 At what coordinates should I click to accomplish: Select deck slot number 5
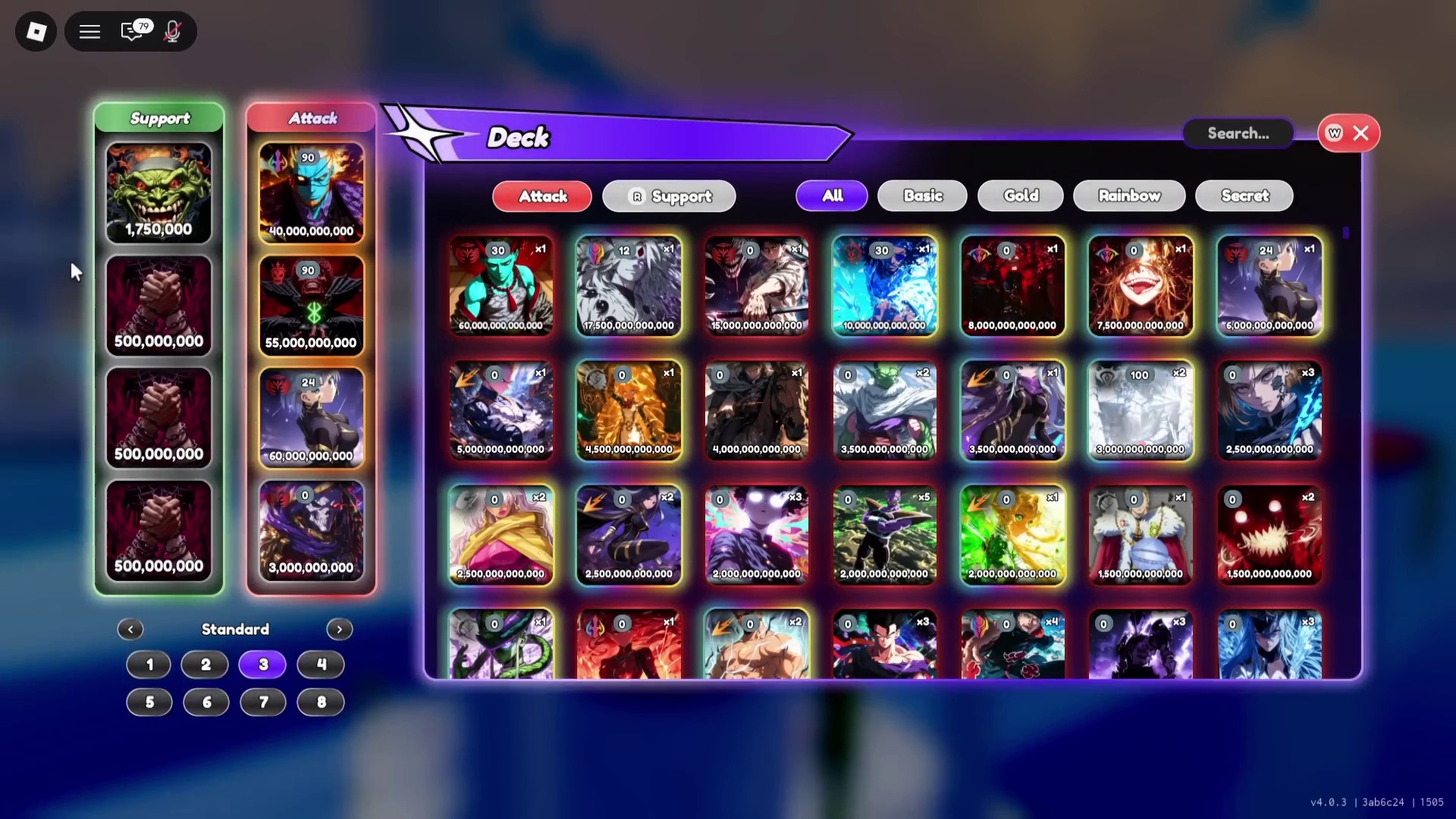tap(149, 702)
